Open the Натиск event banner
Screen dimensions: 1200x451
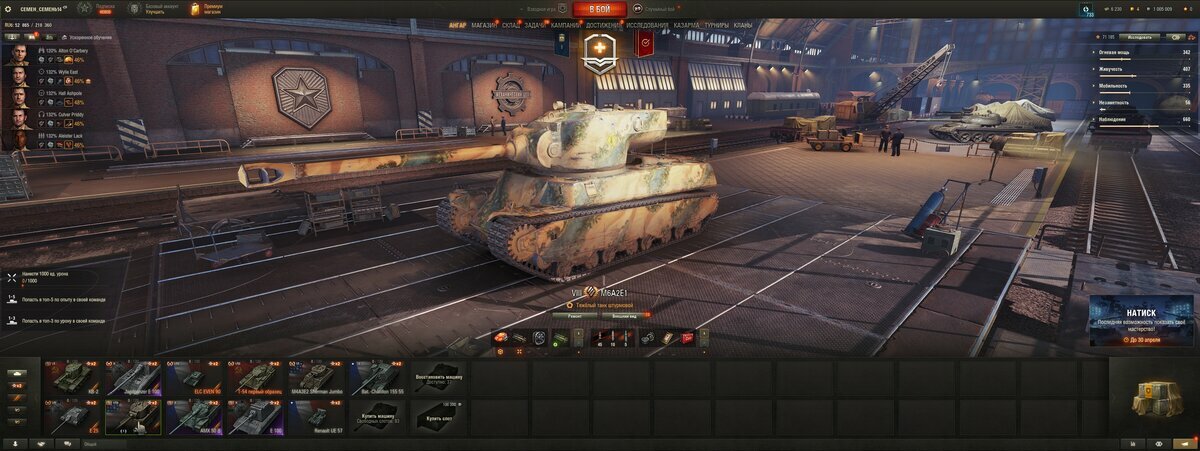(x=1139, y=320)
